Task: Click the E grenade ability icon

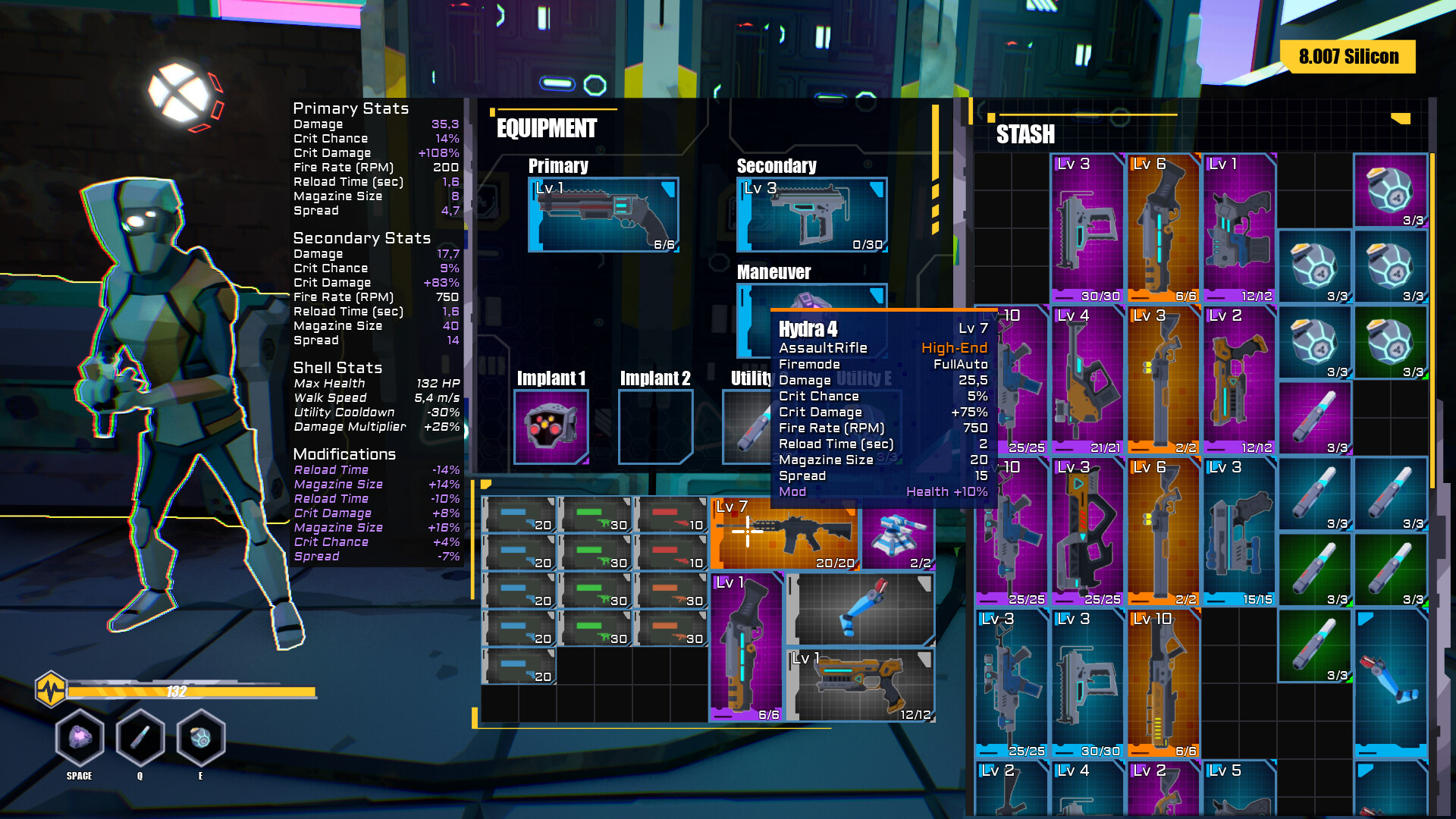Action: (200, 737)
